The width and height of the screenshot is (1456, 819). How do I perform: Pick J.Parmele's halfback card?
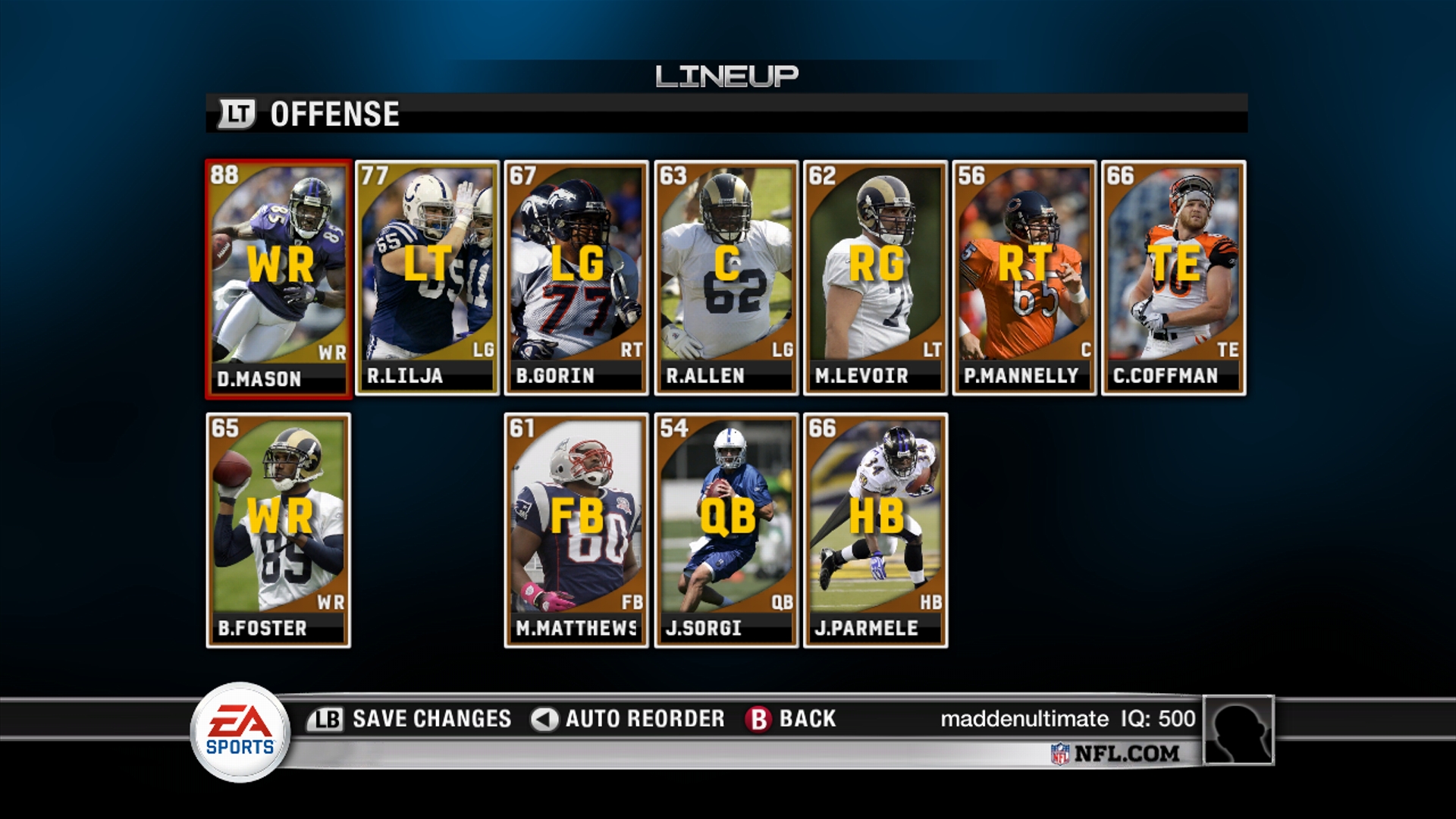tap(875, 530)
